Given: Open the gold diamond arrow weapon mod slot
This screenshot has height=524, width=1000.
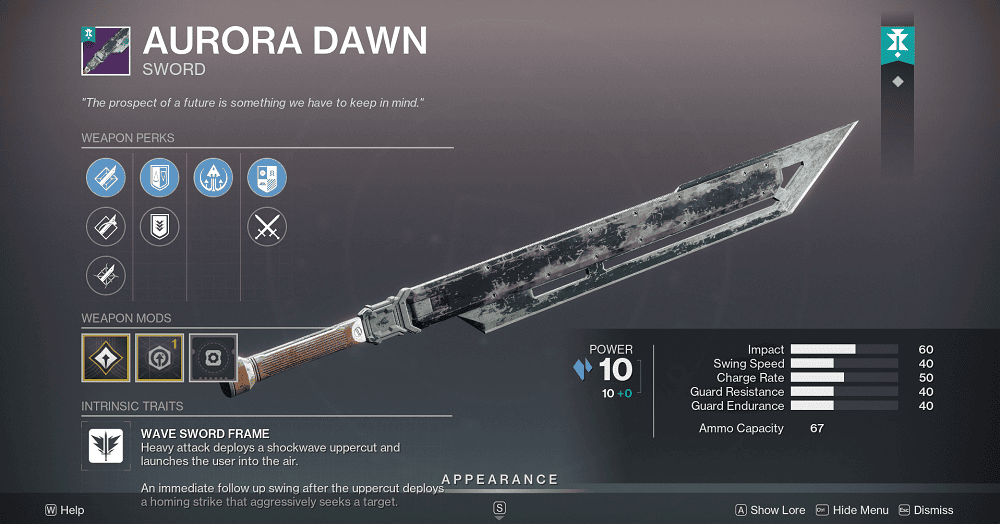Looking at the screenshot, I should [106, 358].
